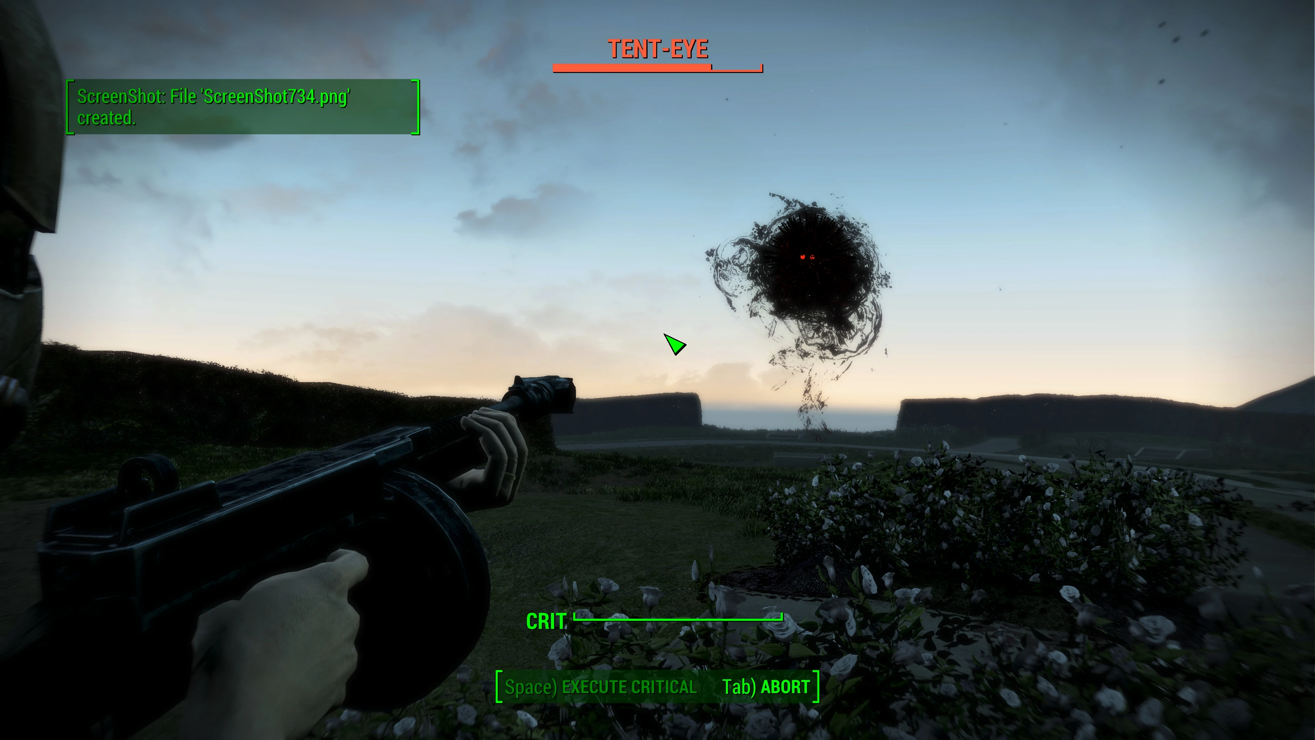The width and height of the screenshot is (1315, 740).
Task: Select the Execute Critical button
Action: point(601,687)
